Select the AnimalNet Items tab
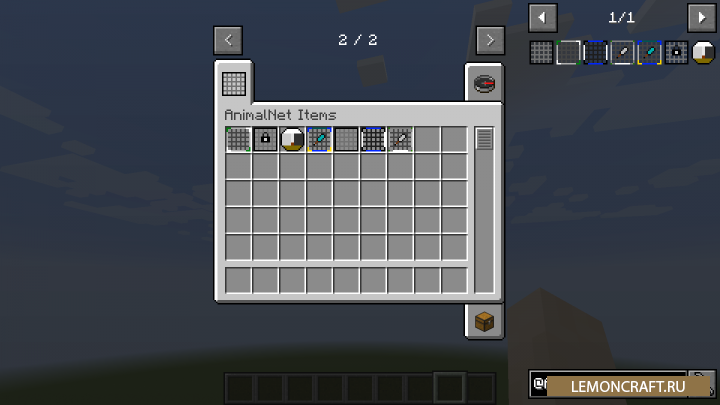The width and height of the screenshot is (720, 405). 234,82
